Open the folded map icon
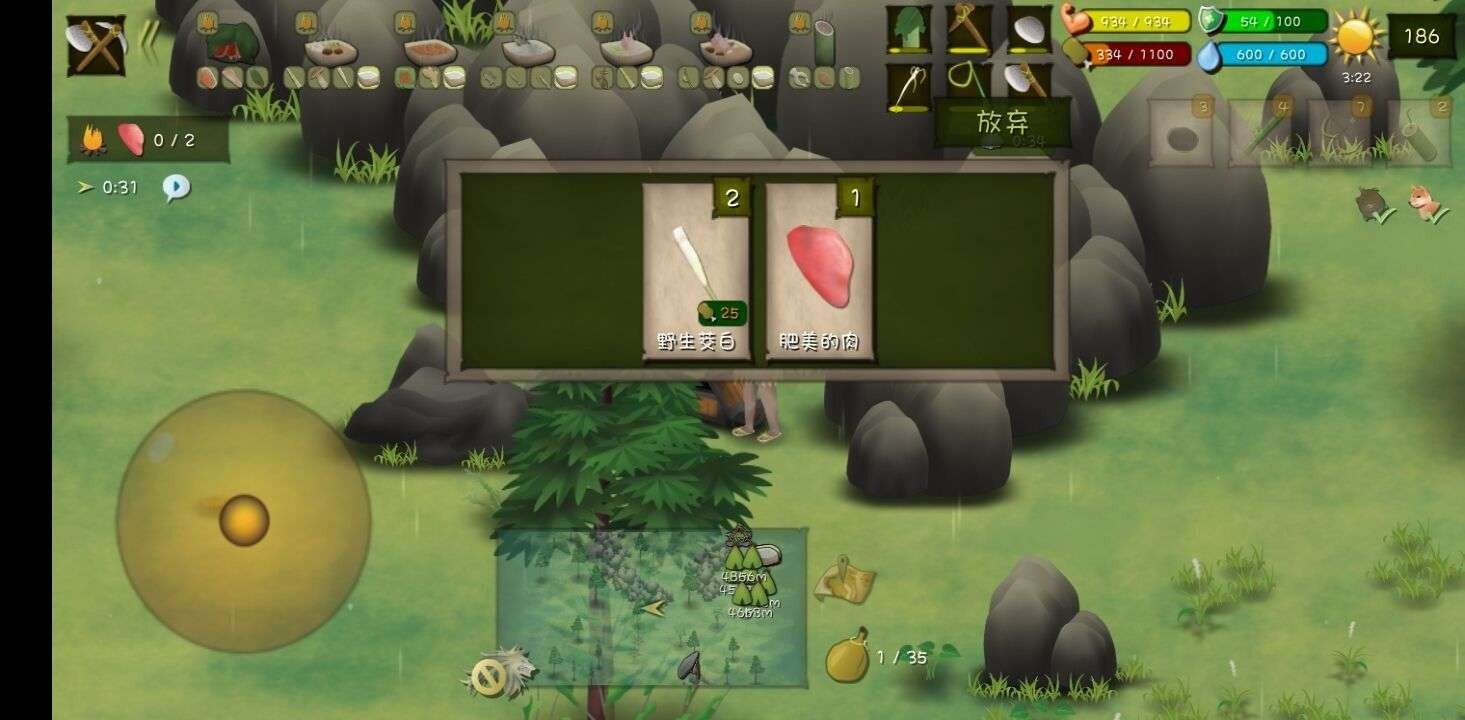Viewport: 1465px width, 720px height. 844,581
